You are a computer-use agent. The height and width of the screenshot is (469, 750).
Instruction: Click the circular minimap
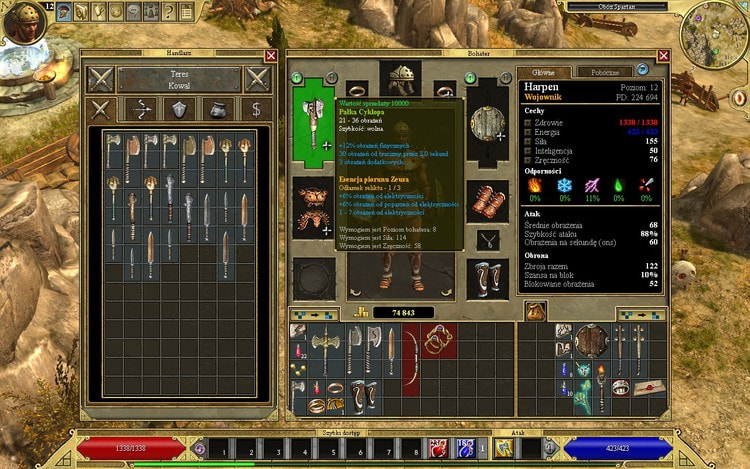coord(714,34)
